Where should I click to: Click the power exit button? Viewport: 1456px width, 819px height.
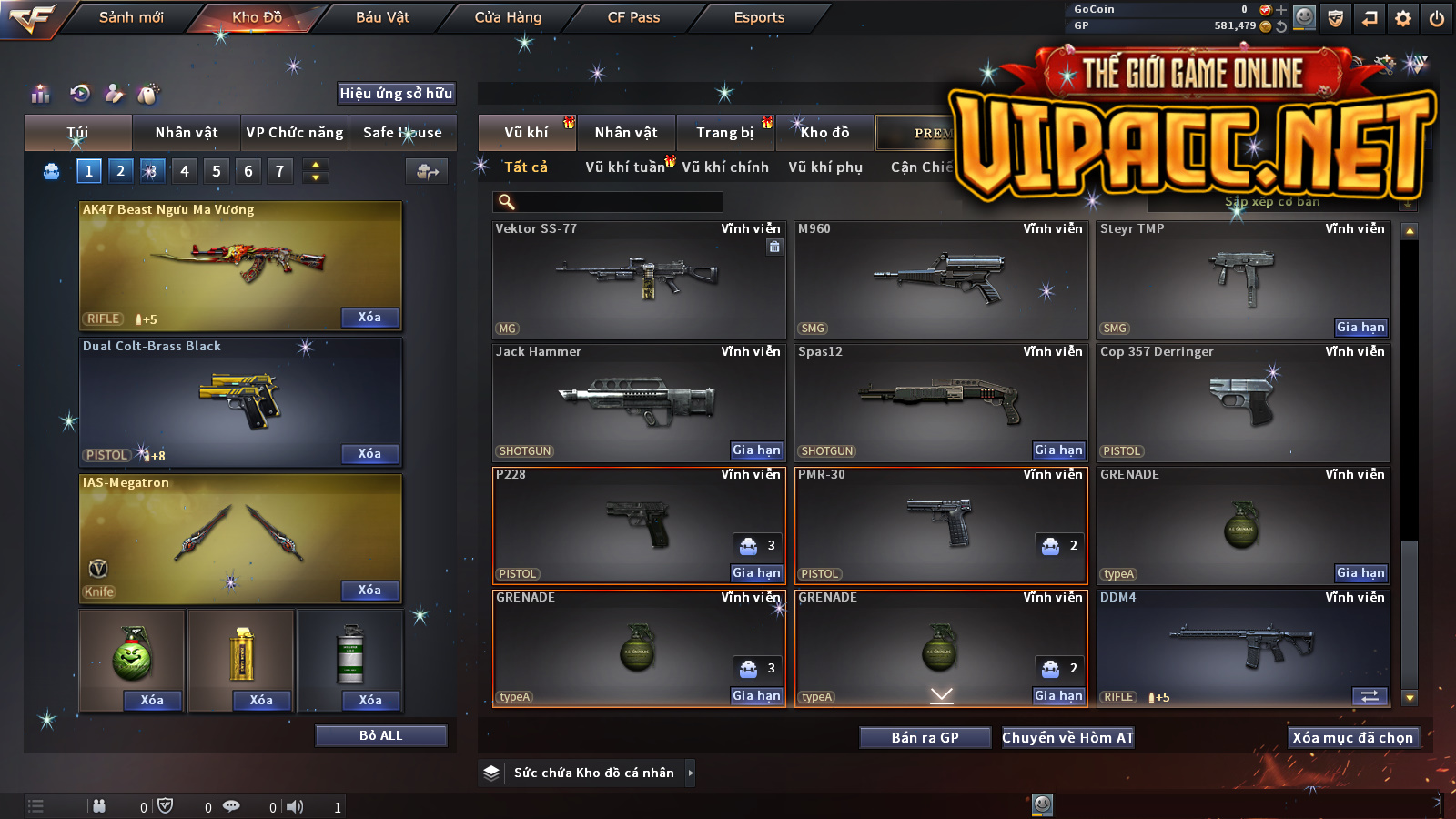1437,18
